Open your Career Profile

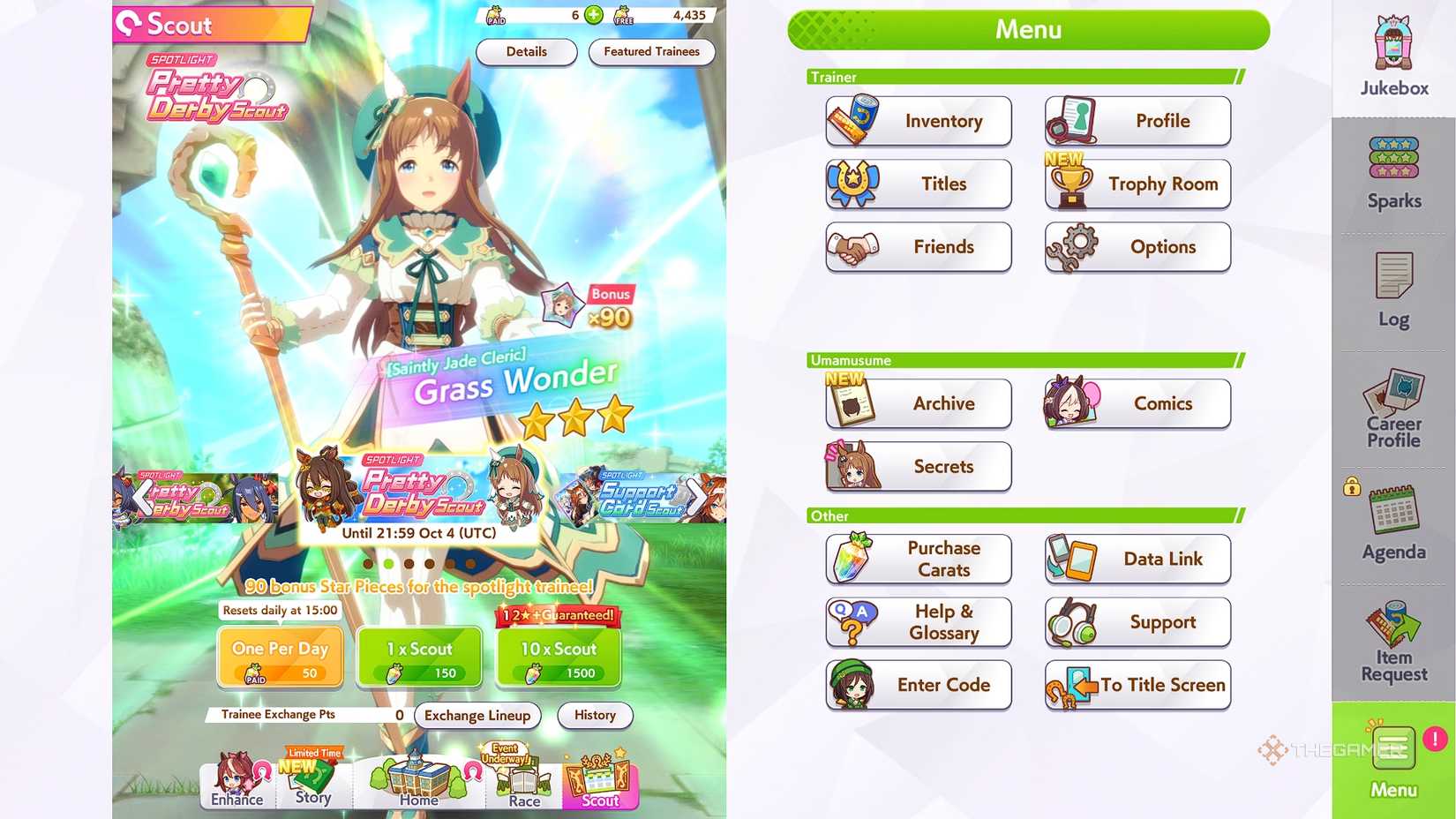pyautogui.click(x=1392, y=408)
